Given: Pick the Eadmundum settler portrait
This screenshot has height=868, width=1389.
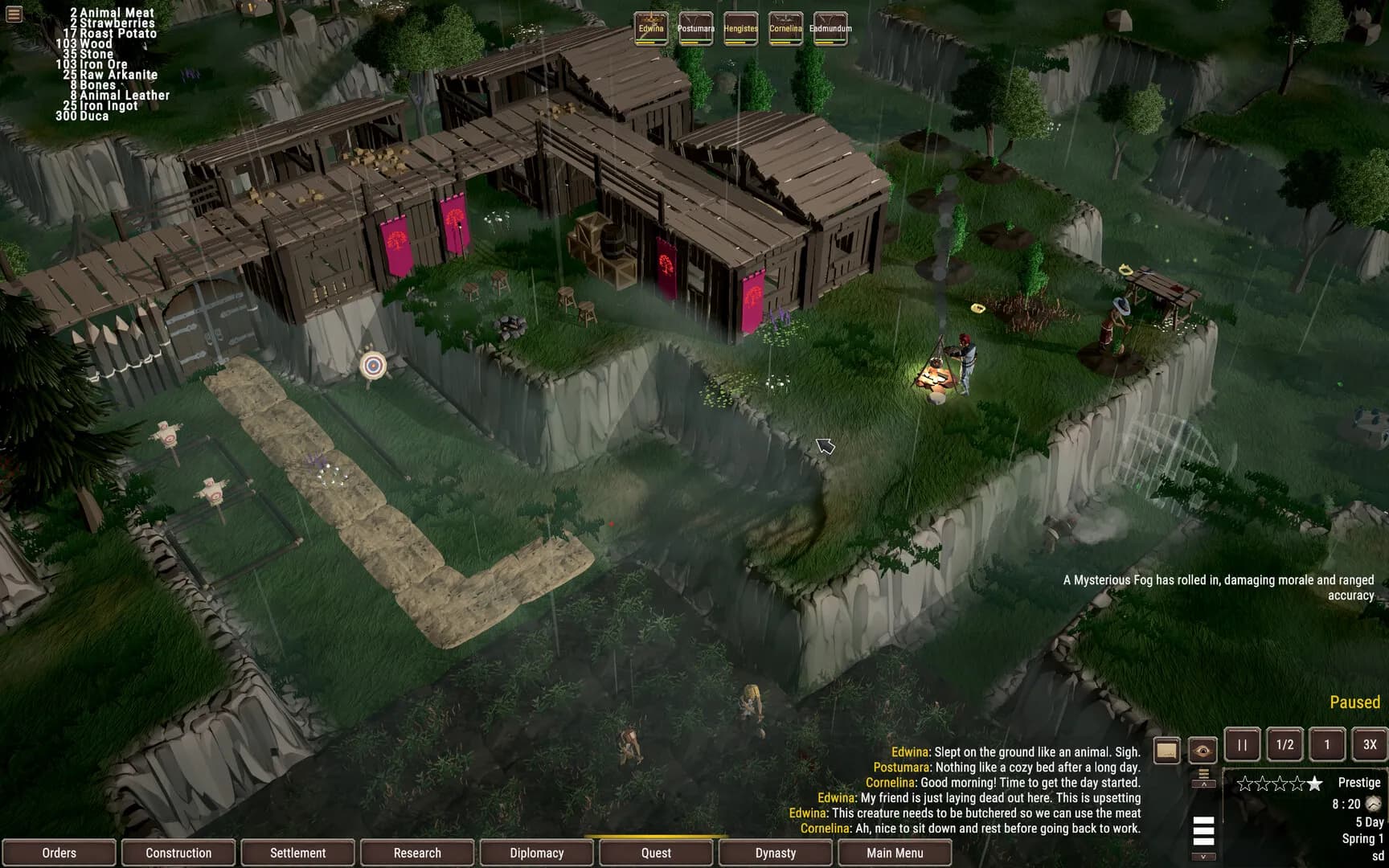Looking at the screenshot, I should 830,28.
